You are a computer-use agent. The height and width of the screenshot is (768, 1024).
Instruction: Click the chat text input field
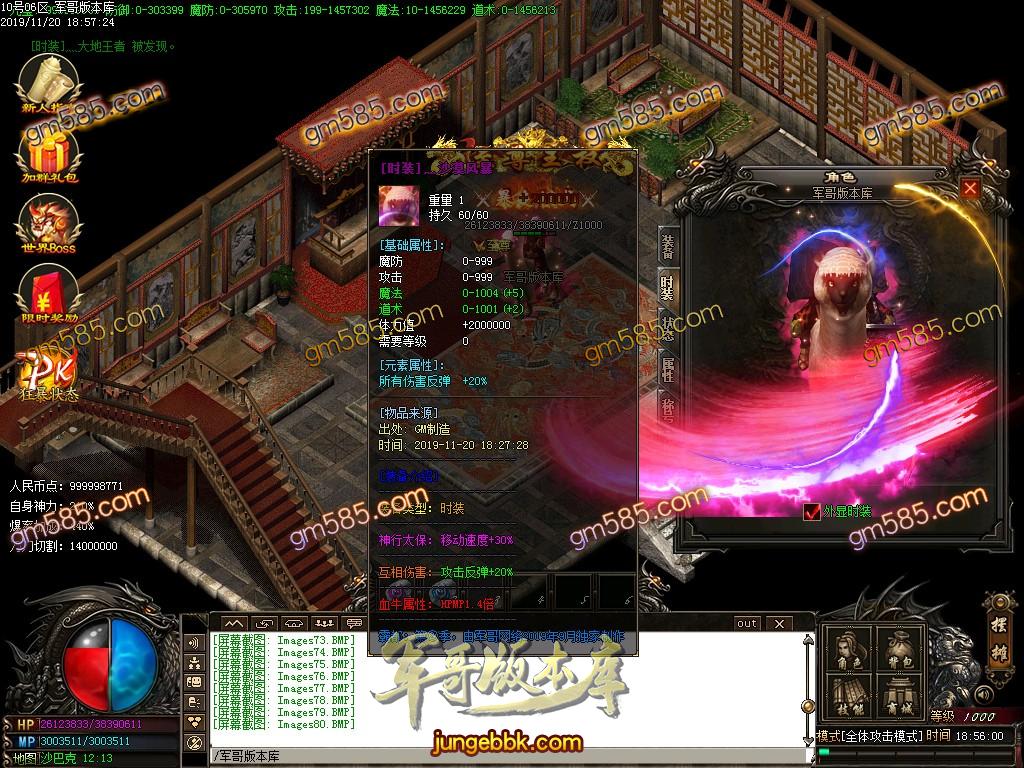pyautogui.click(x=500, y=755)
